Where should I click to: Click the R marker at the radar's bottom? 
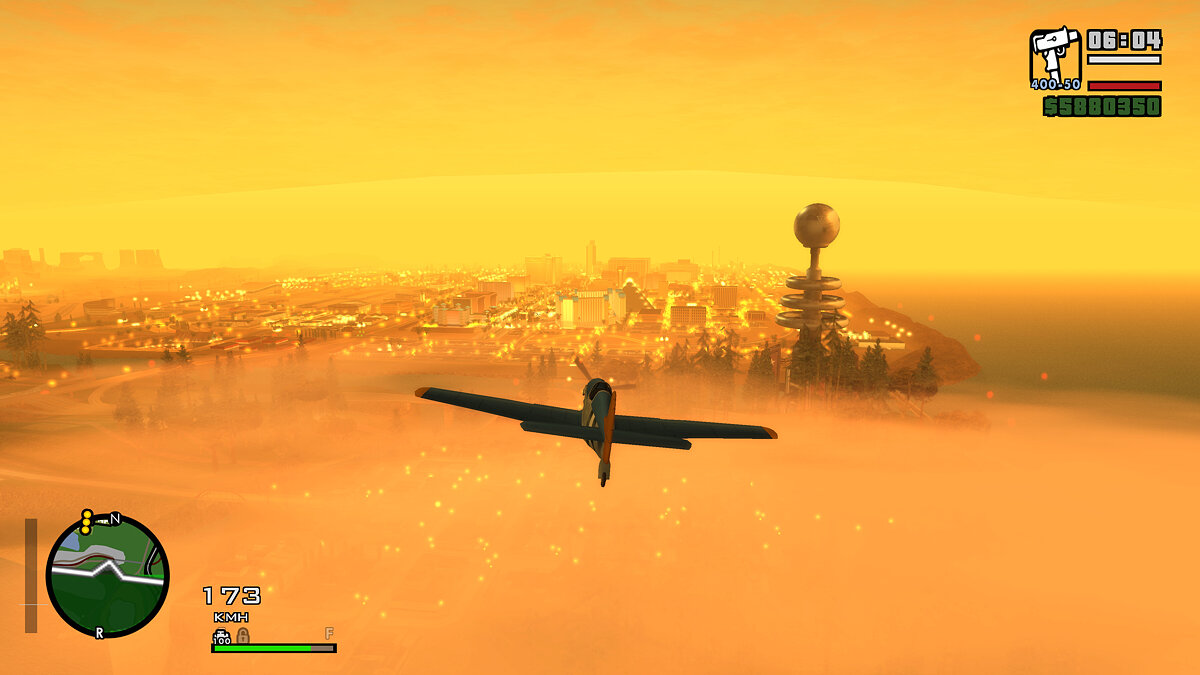pyautogui.click(x=99, y=633)
